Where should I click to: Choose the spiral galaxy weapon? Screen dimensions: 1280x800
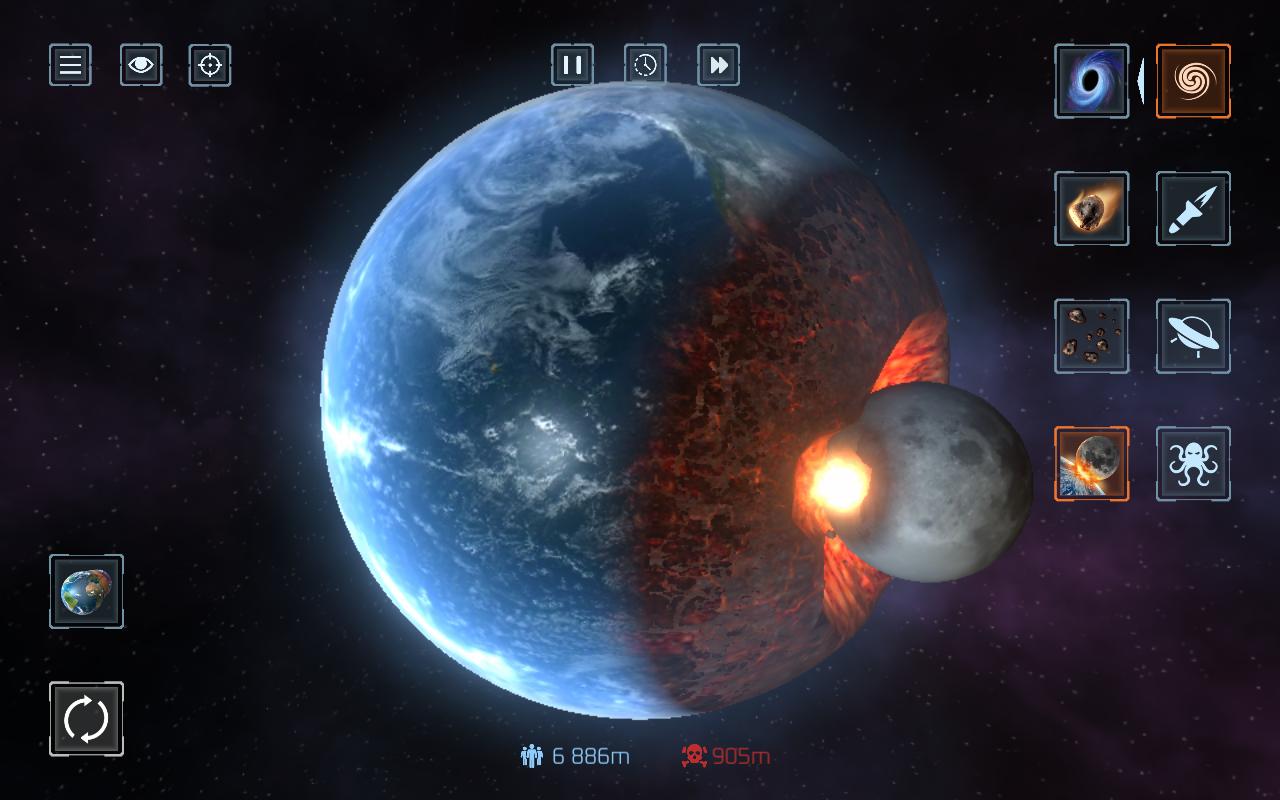(1192, 81)
